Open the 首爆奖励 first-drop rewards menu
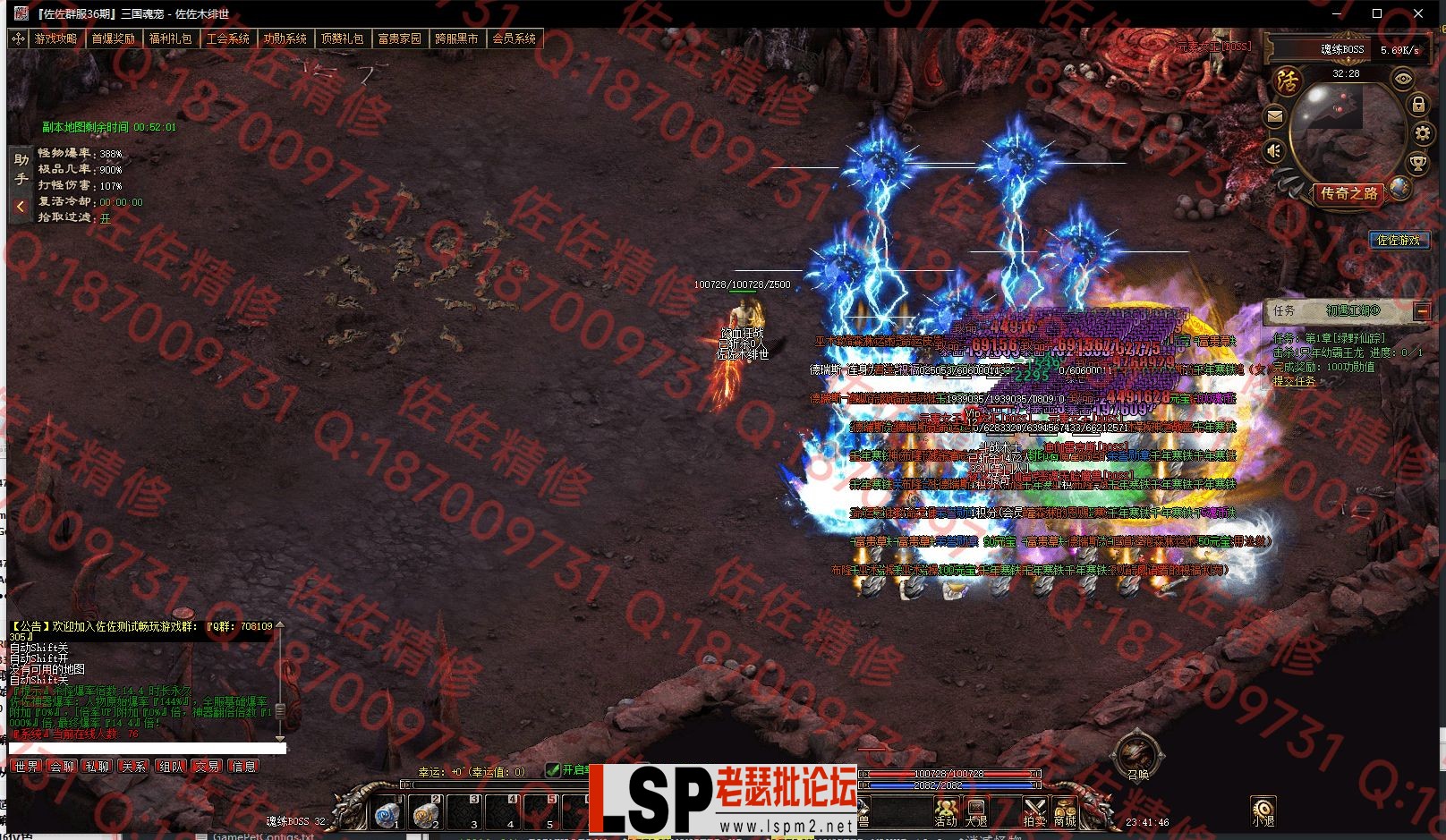Image resolution: width=1446 pixels, height=840 pixels. 113,38
